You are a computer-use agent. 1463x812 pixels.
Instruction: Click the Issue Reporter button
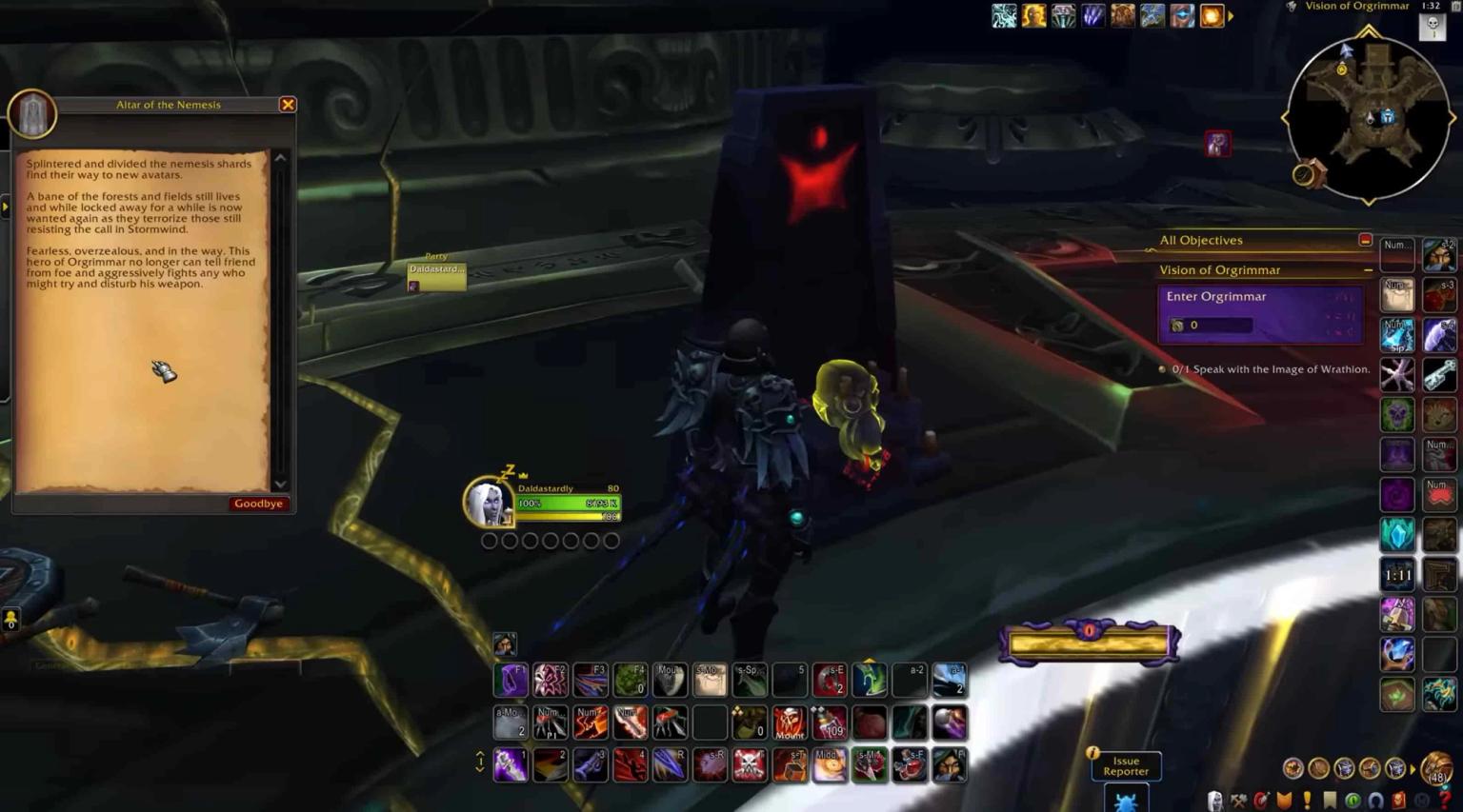tap(1125, 766)
